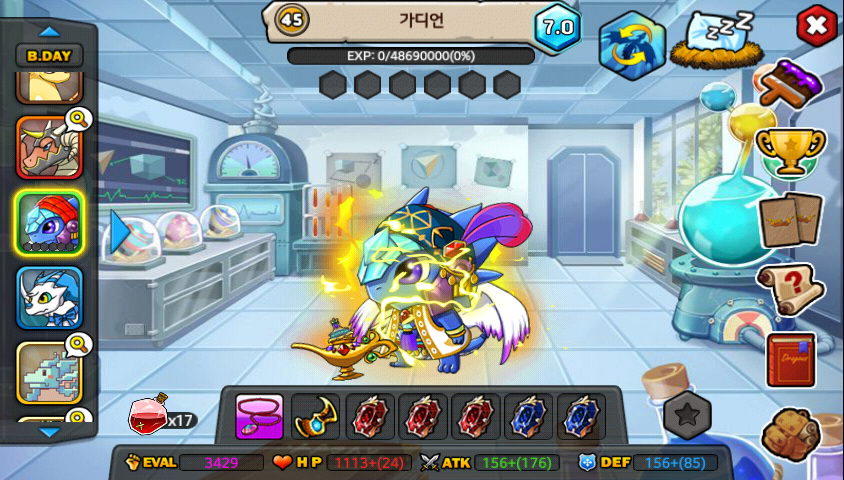Image resolution: width=844 pixels, height=480 pixels.
Task: Click the down arrow below the dragon list
Action: coord(49,432)
